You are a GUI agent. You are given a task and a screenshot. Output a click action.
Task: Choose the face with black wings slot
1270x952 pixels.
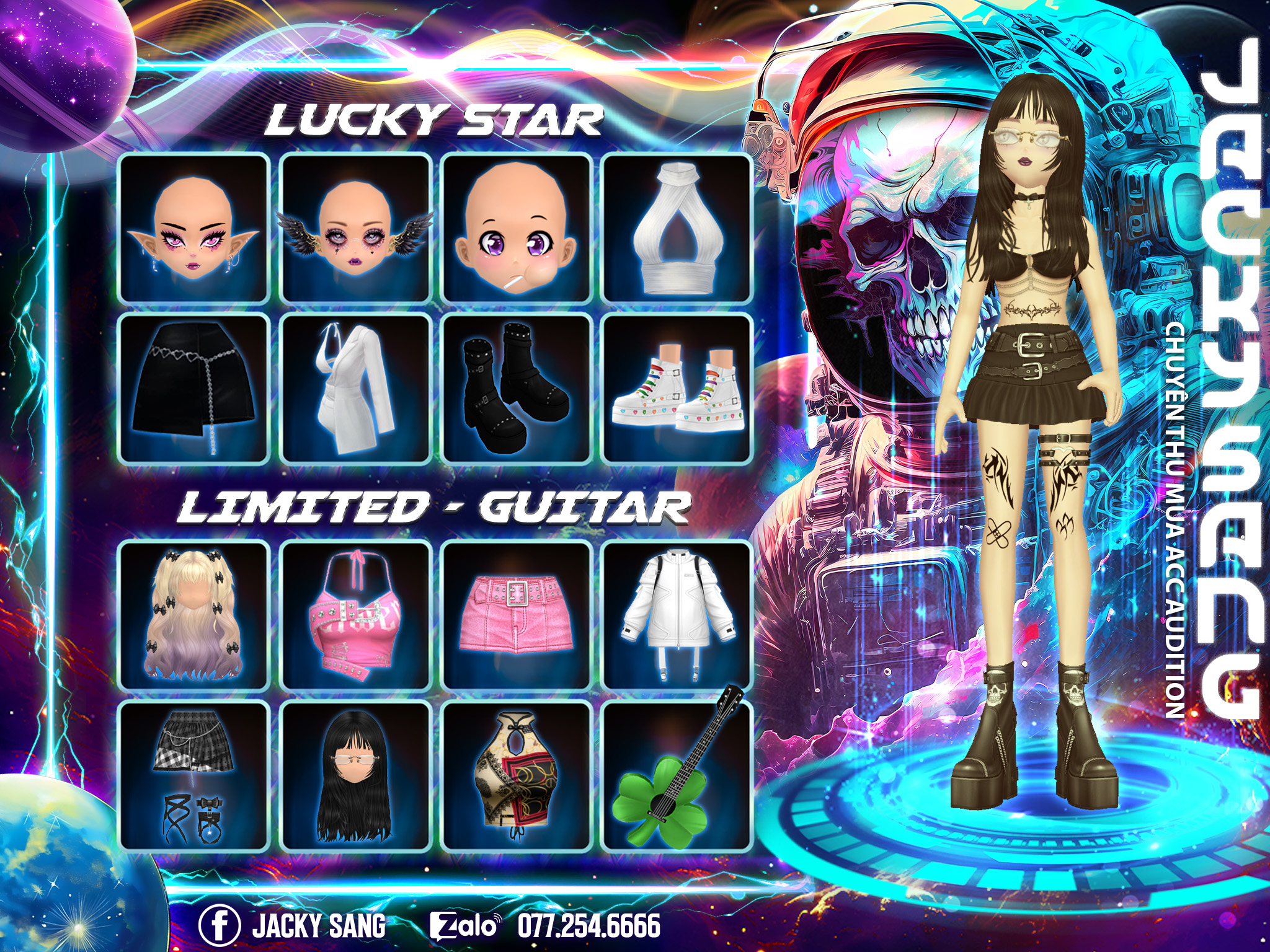355,229
